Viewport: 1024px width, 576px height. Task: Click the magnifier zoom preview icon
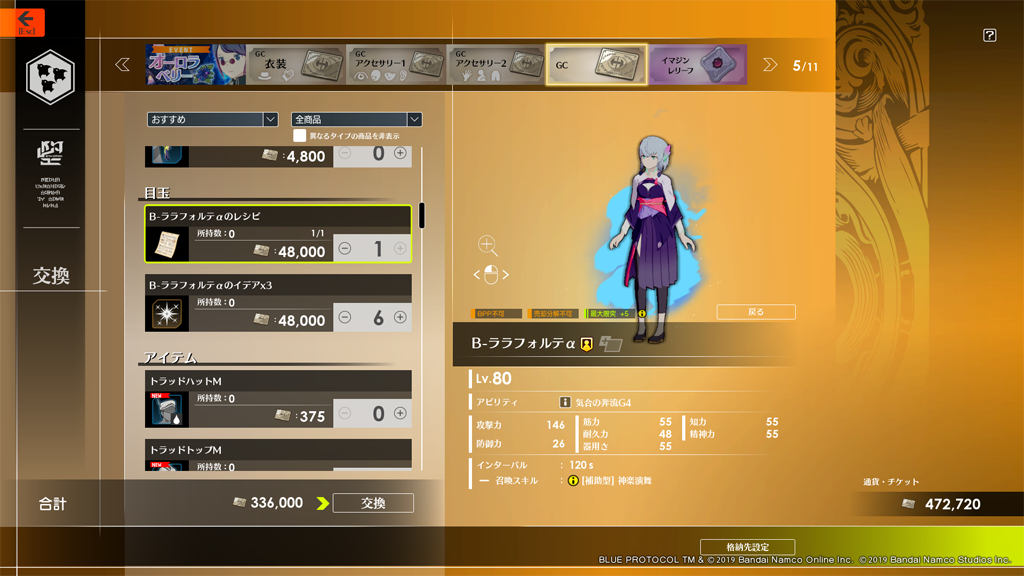(487, 246)
